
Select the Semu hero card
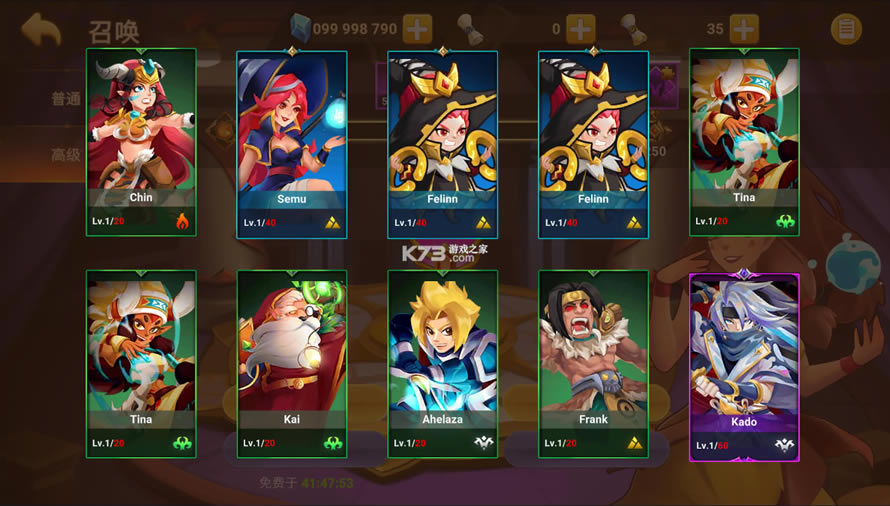[292, 144]
